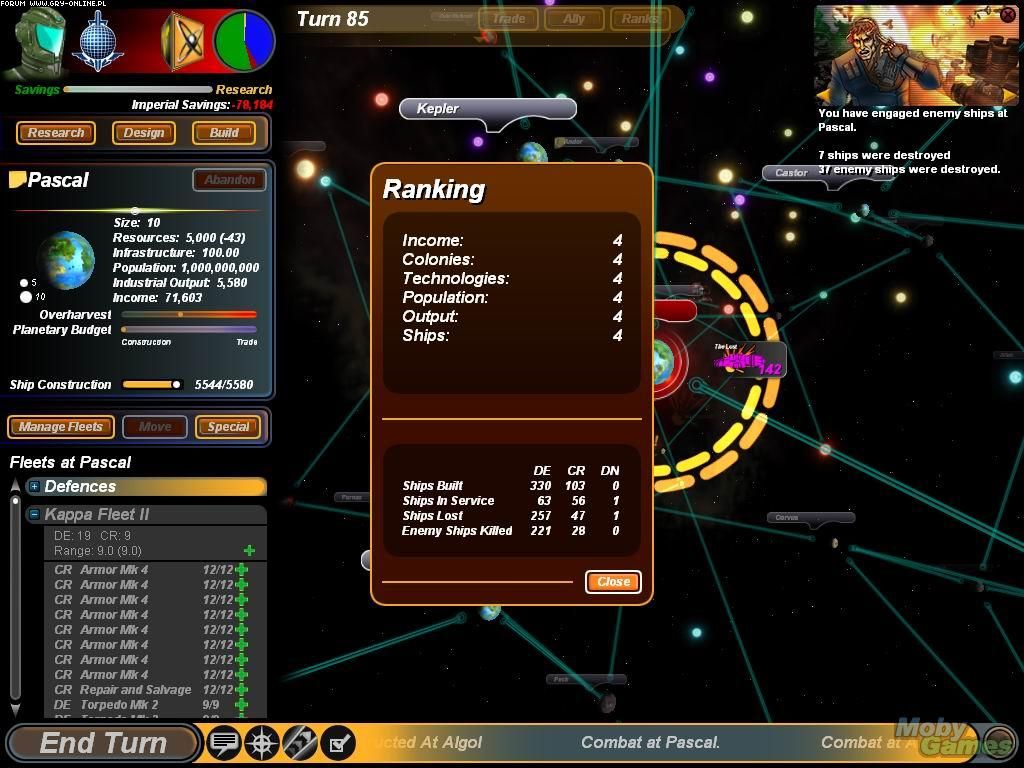Image resolution: width=1024 pixels, height=768 pixels.
Task: Open the Ally diplomacy screen
Action: 574,18
